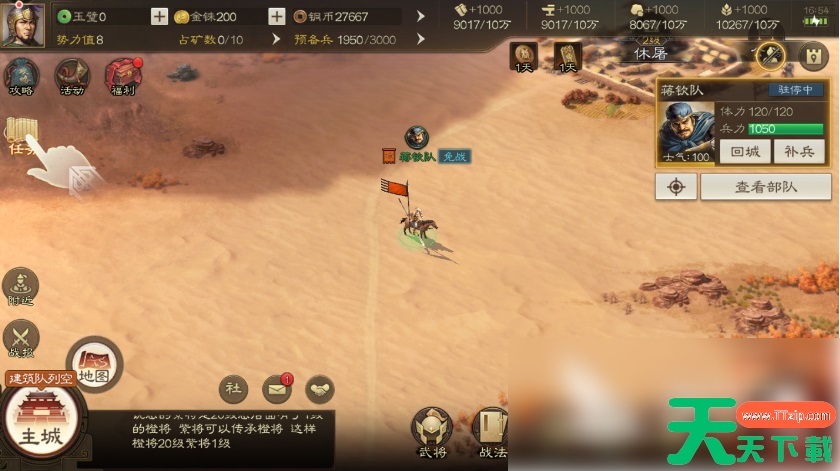Open the 攻略 strategy guide

point(22,77)
